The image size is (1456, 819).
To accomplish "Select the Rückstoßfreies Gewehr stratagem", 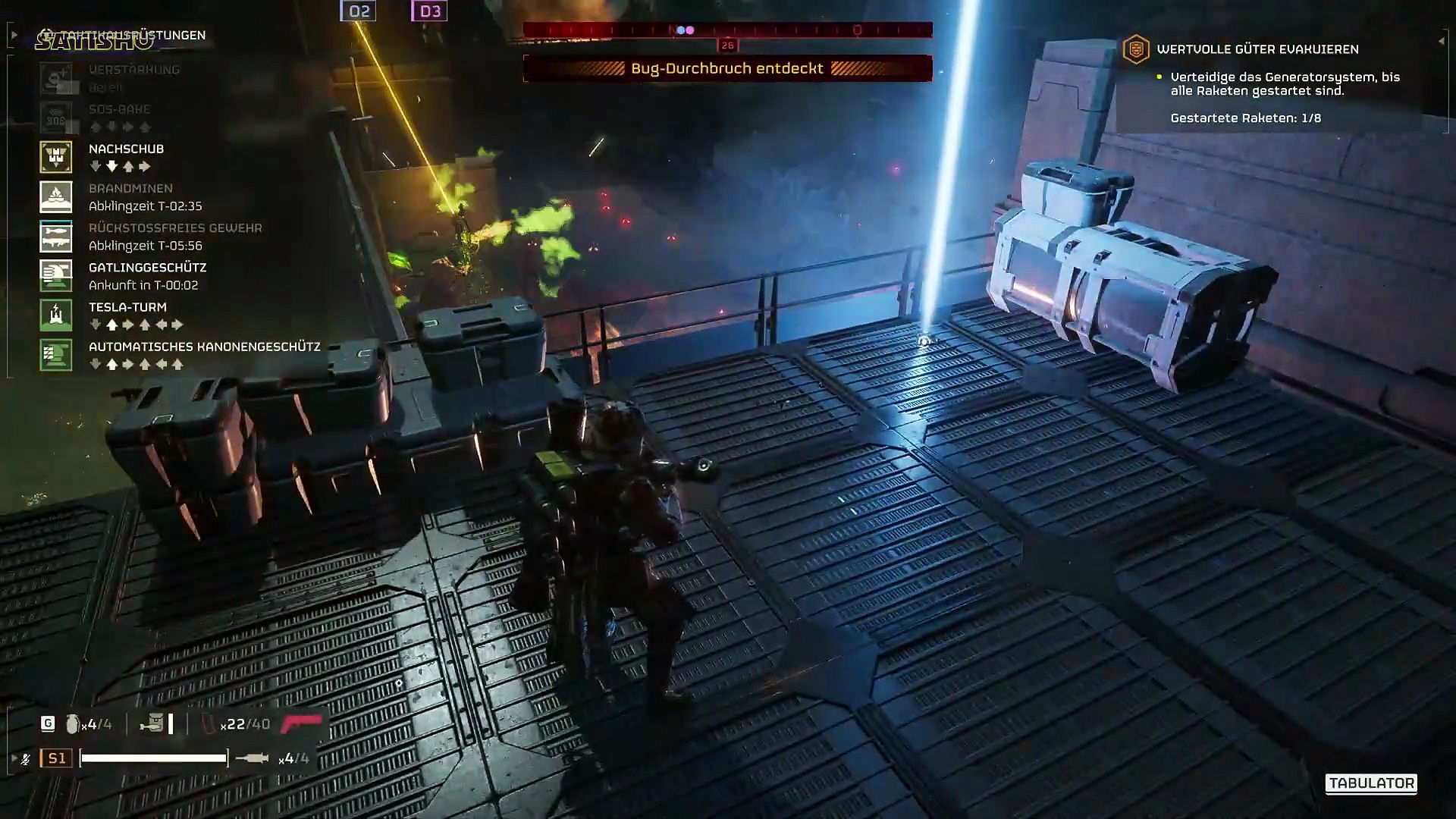I will (x=56, y=237).
